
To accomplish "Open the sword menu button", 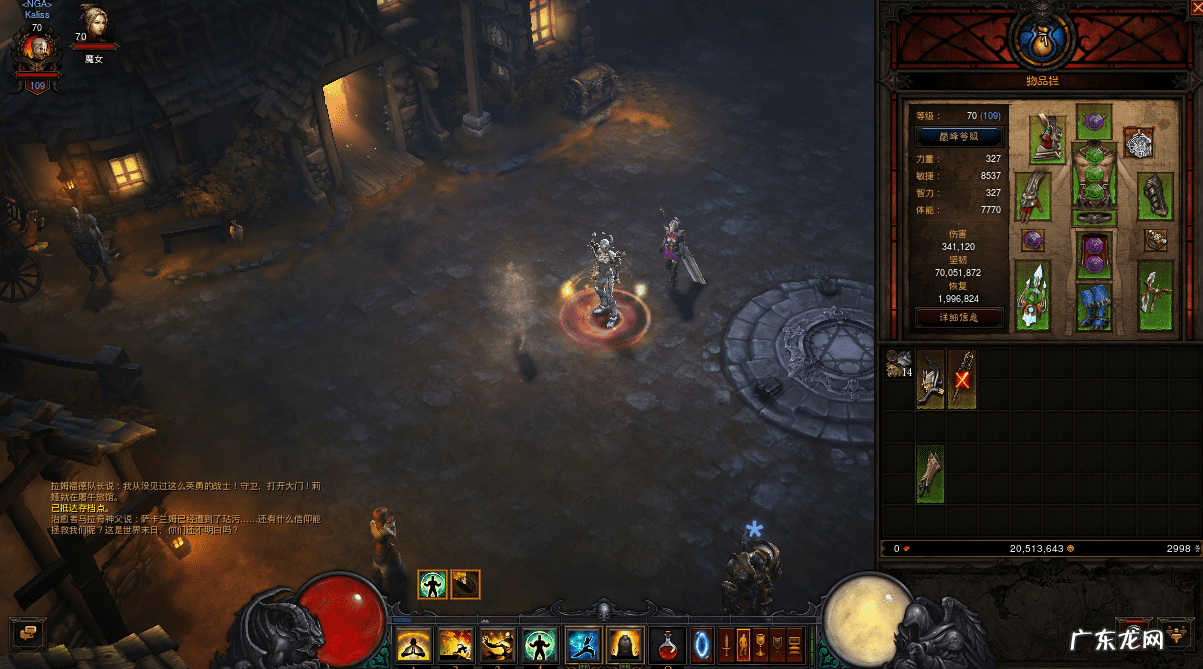I will (x=727, y=644).
